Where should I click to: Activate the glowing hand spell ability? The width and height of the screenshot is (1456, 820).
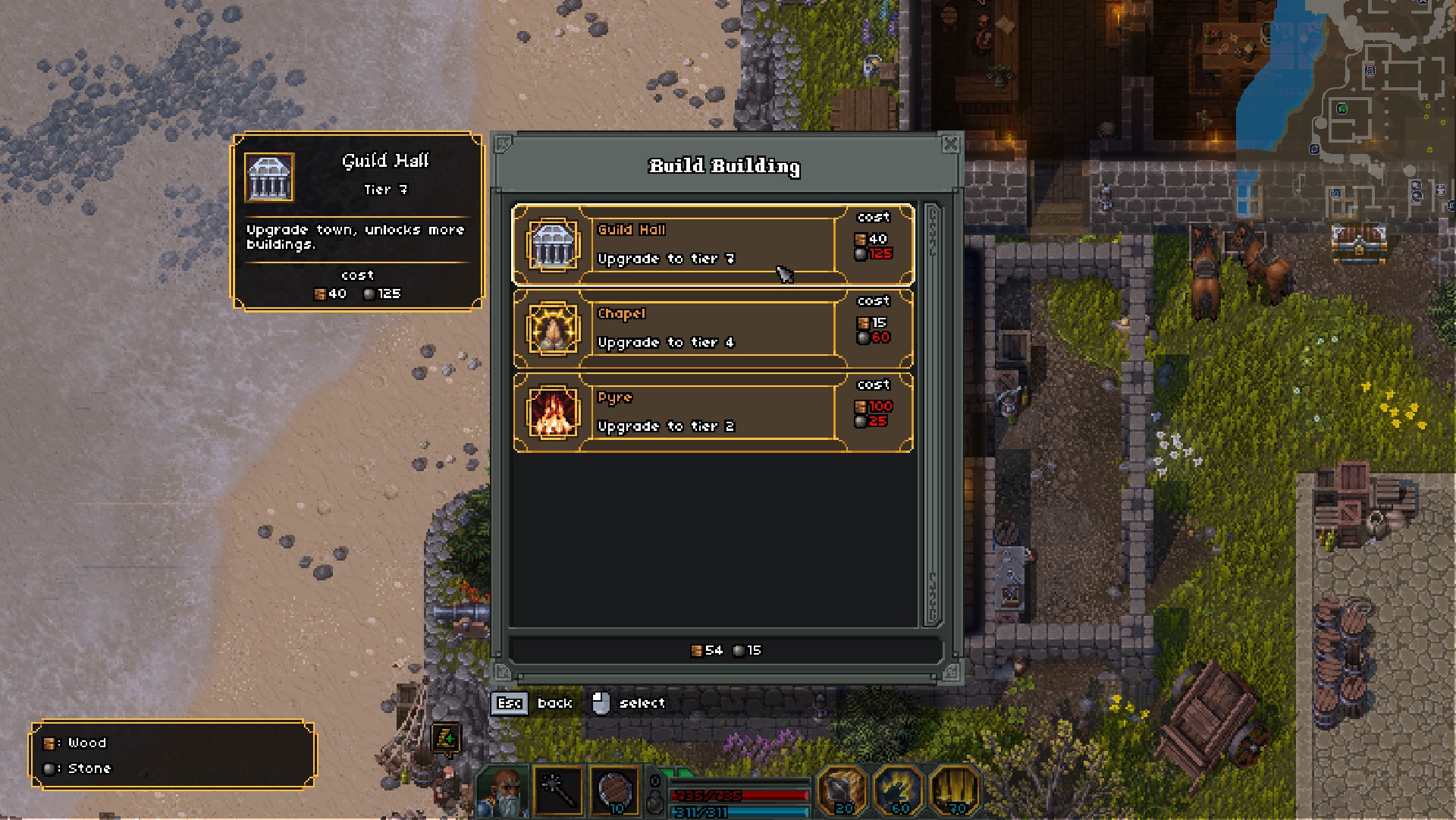click(899, 791)
